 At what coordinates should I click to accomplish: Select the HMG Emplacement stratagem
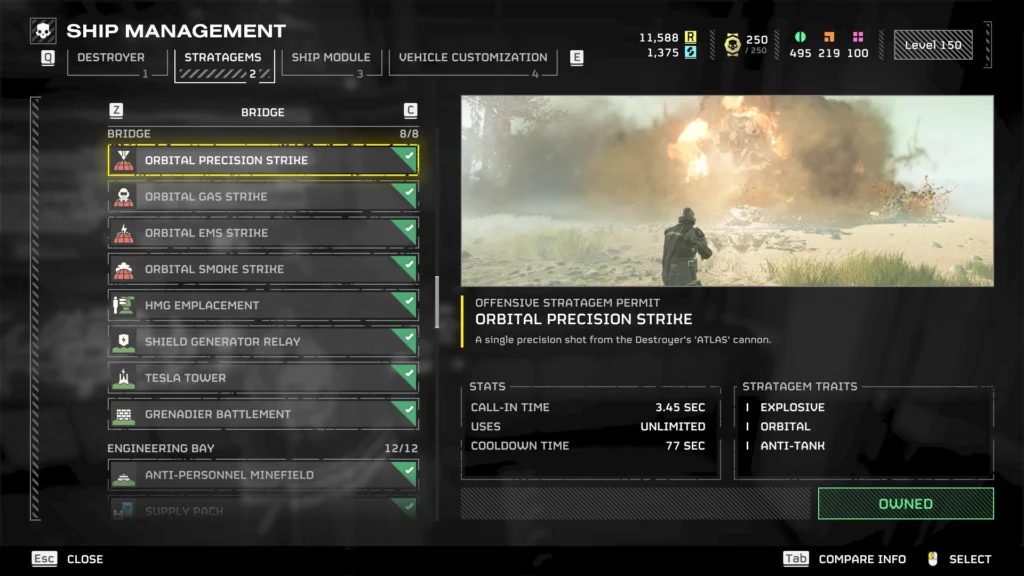pos(263,305)
